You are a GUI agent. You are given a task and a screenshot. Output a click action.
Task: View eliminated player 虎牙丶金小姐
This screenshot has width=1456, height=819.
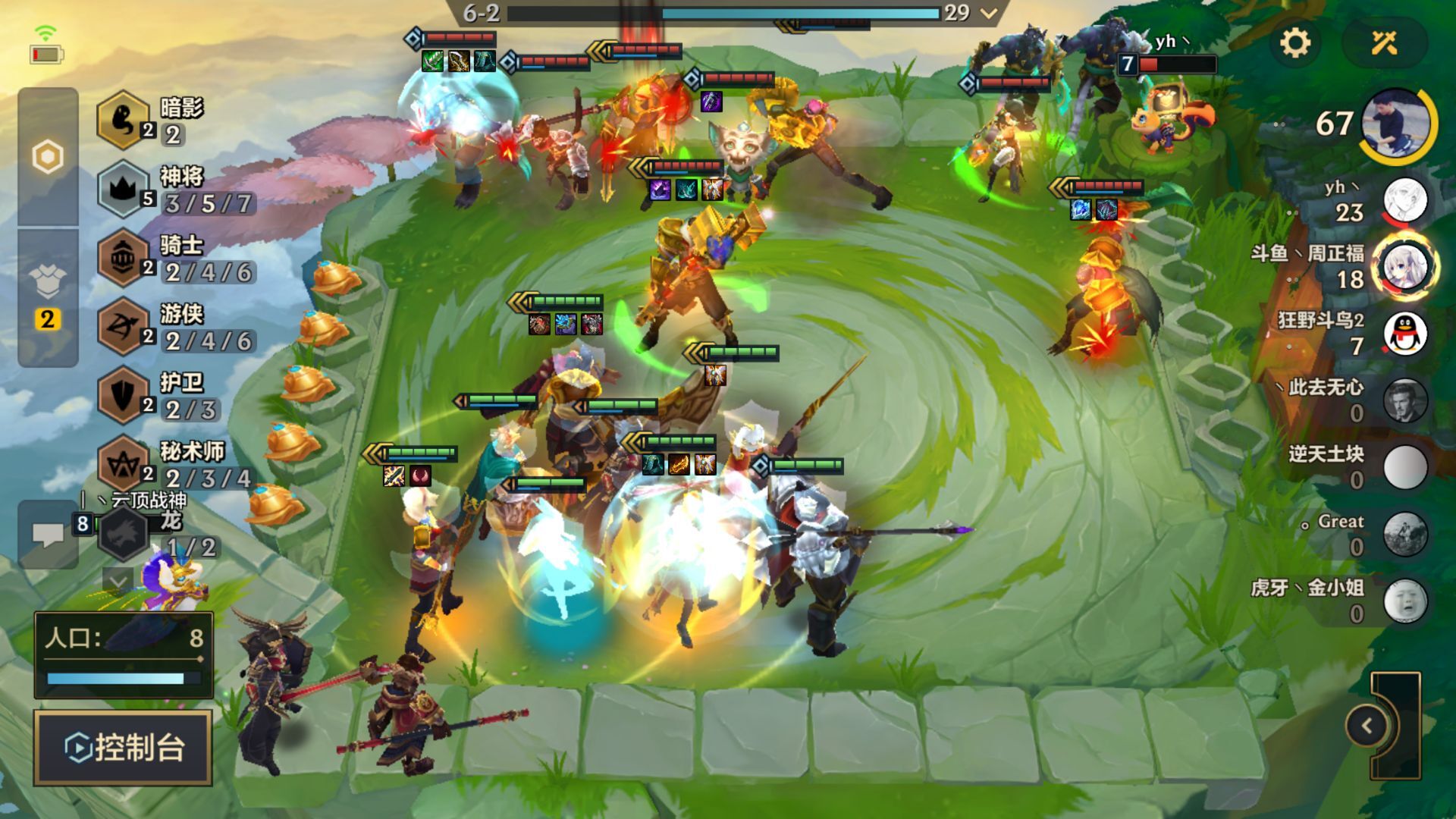click(x=1405, y=601)
